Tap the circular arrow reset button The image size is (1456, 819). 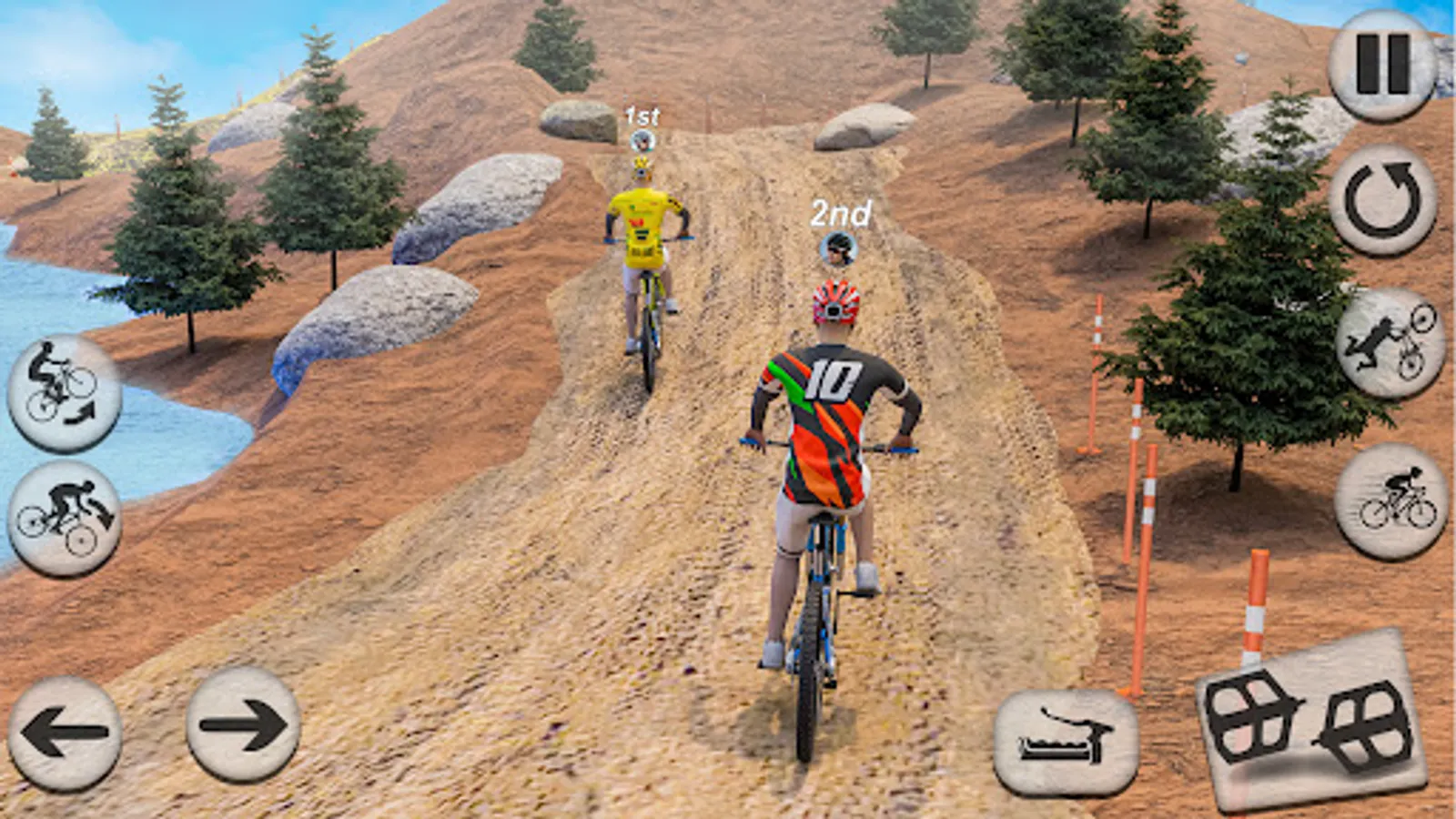(x=1382, y=200)
